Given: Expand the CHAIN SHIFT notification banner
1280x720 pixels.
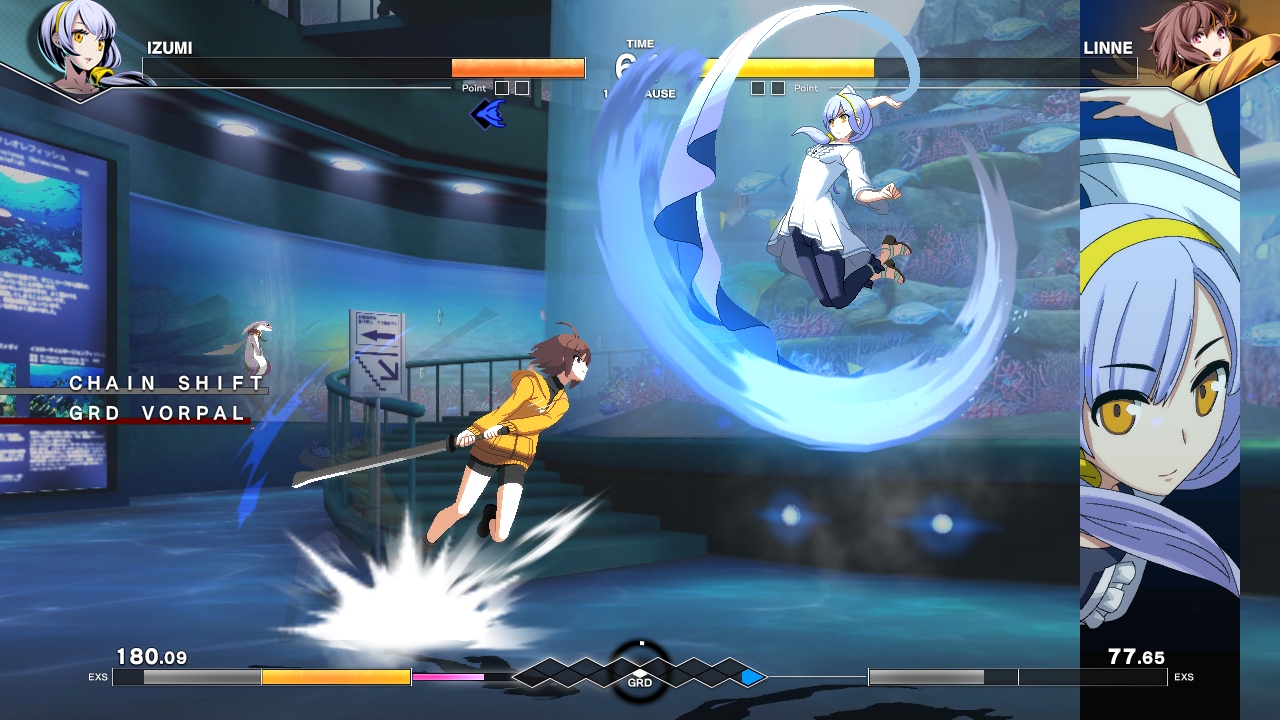Looking at the screenshot, I should click(x=163, y=383).
